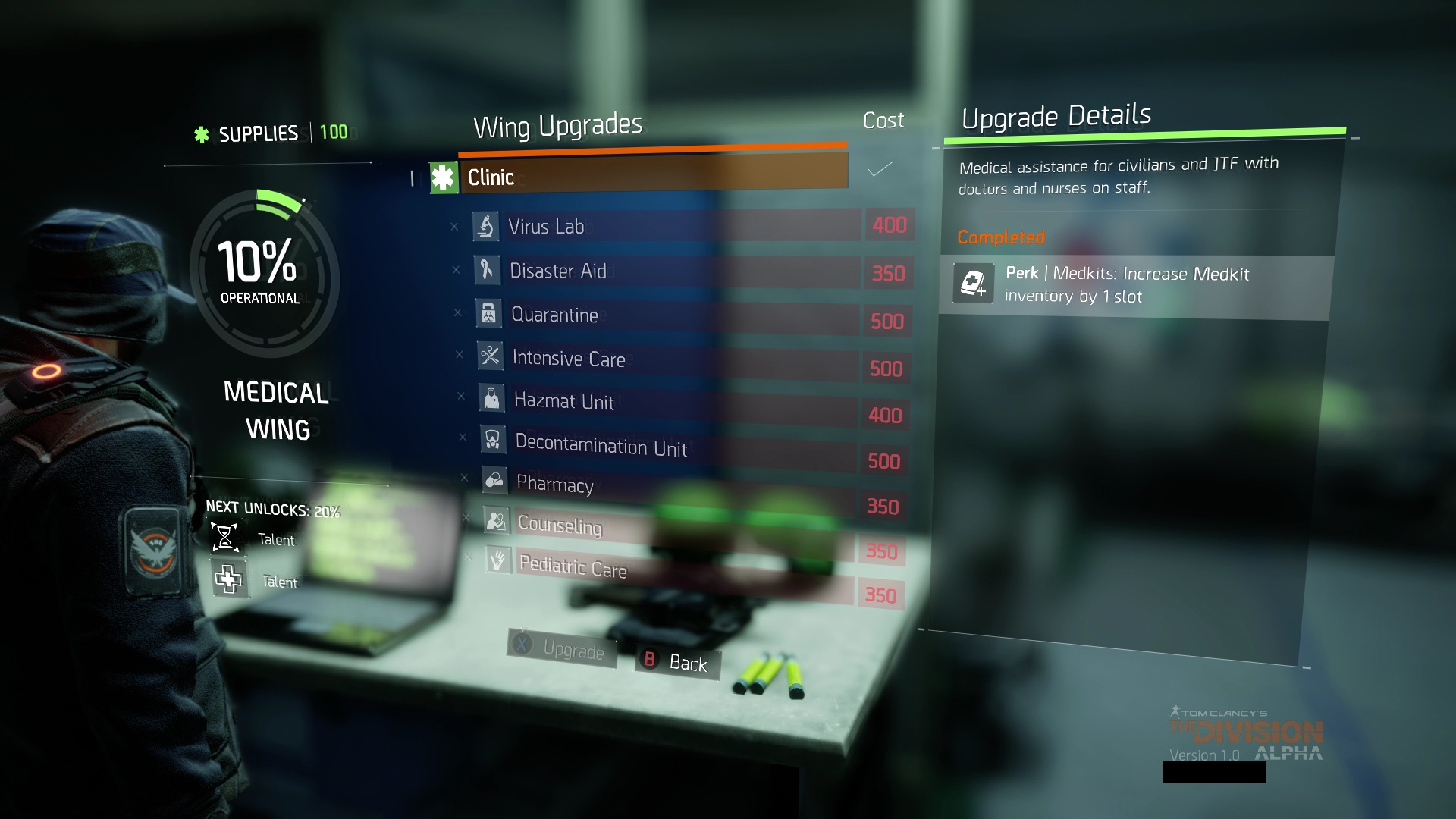Click the medical cross Talent unlock icon

(228, 580)
